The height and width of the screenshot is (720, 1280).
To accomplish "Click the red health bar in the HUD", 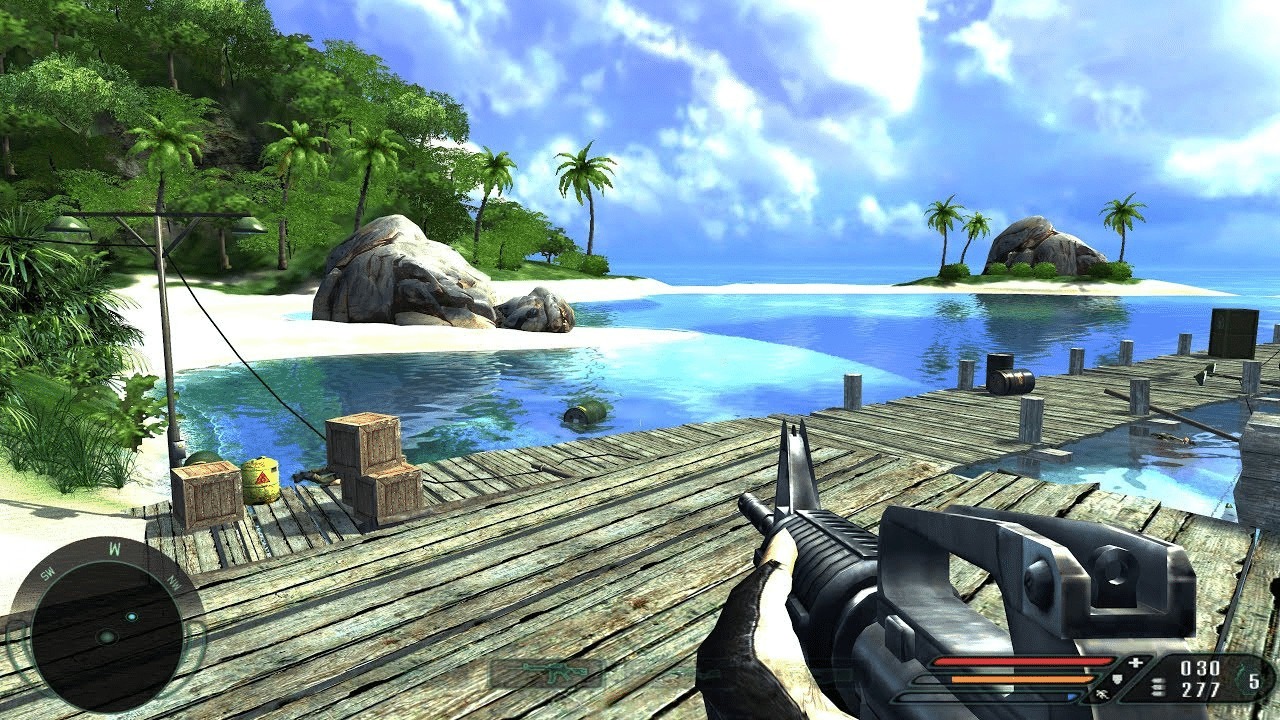I will pyautogui.click(x=1024, y=661).
